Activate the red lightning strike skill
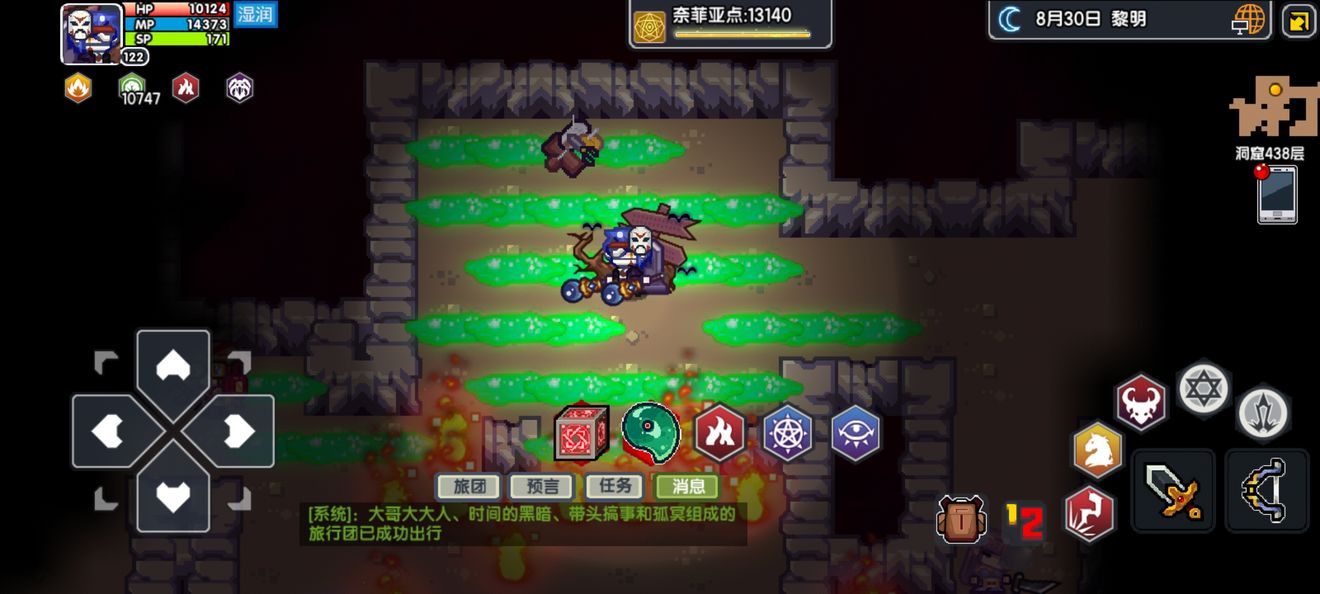This screenshot has height=594, width=1320. 1089,512
